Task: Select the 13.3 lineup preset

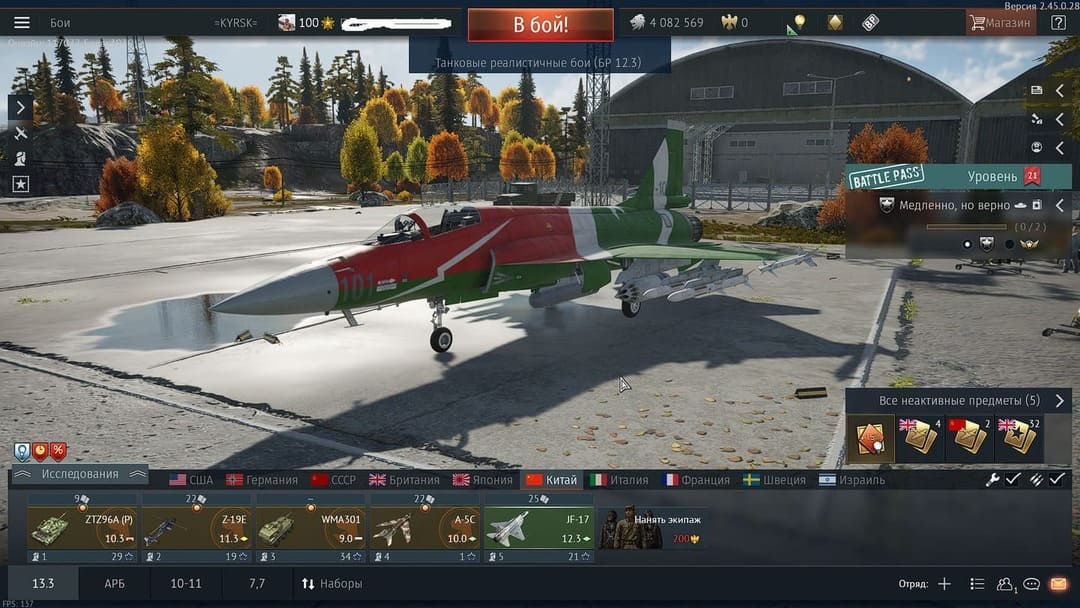Action: 43,583
